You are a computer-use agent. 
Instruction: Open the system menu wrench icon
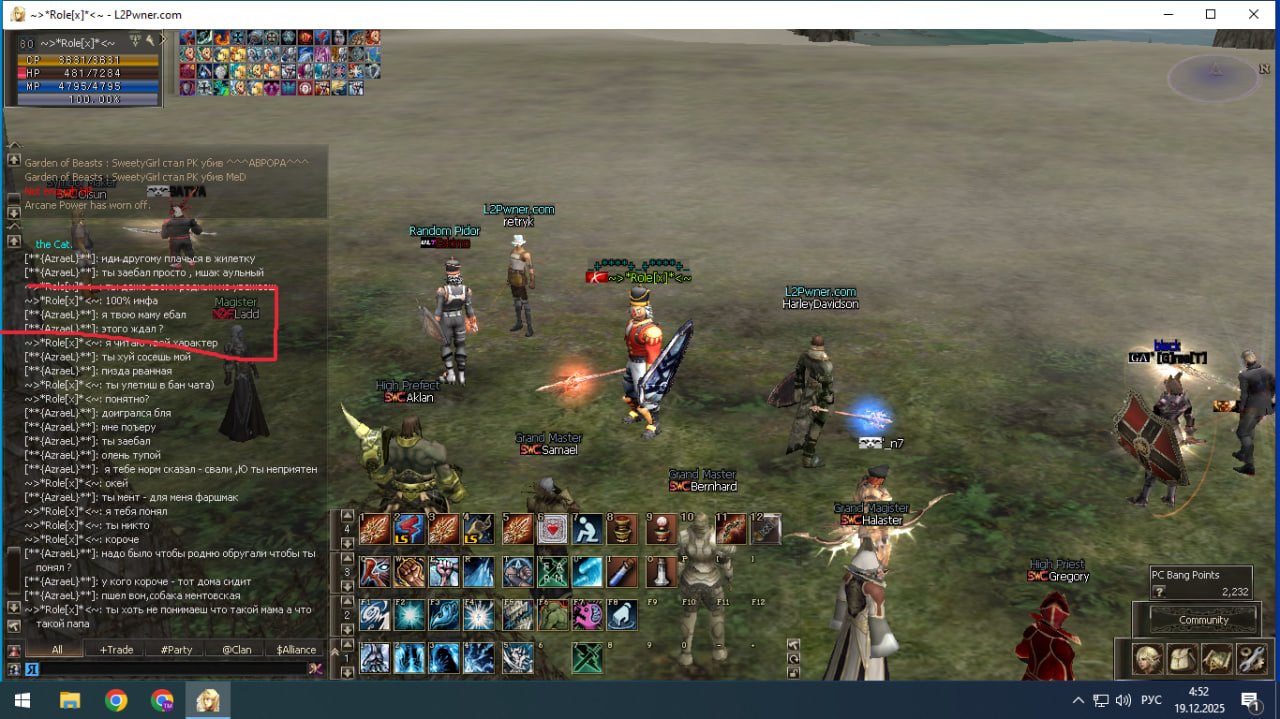pyautogui.click(x=1251, y=659)
